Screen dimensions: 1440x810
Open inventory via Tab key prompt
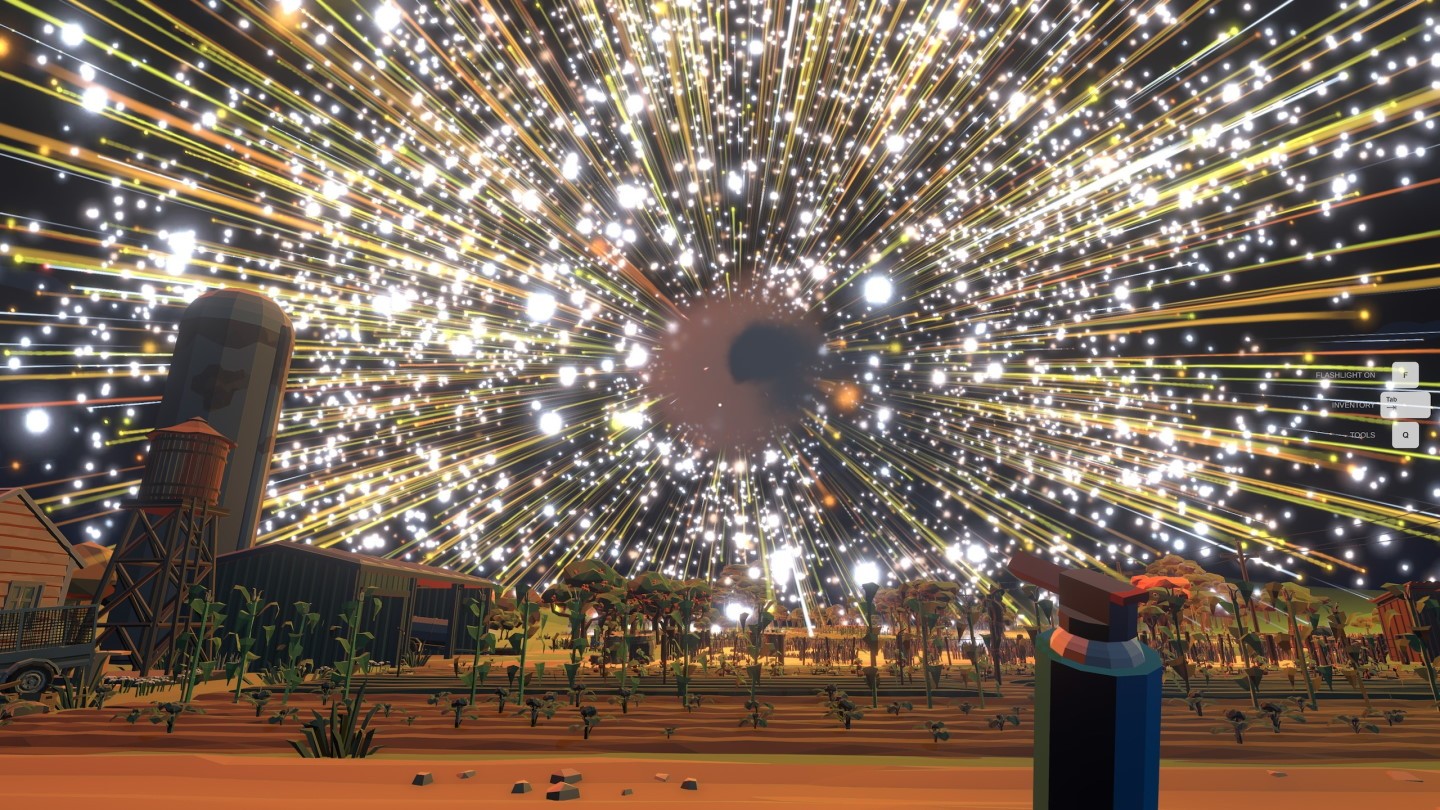pos(1405,404)
